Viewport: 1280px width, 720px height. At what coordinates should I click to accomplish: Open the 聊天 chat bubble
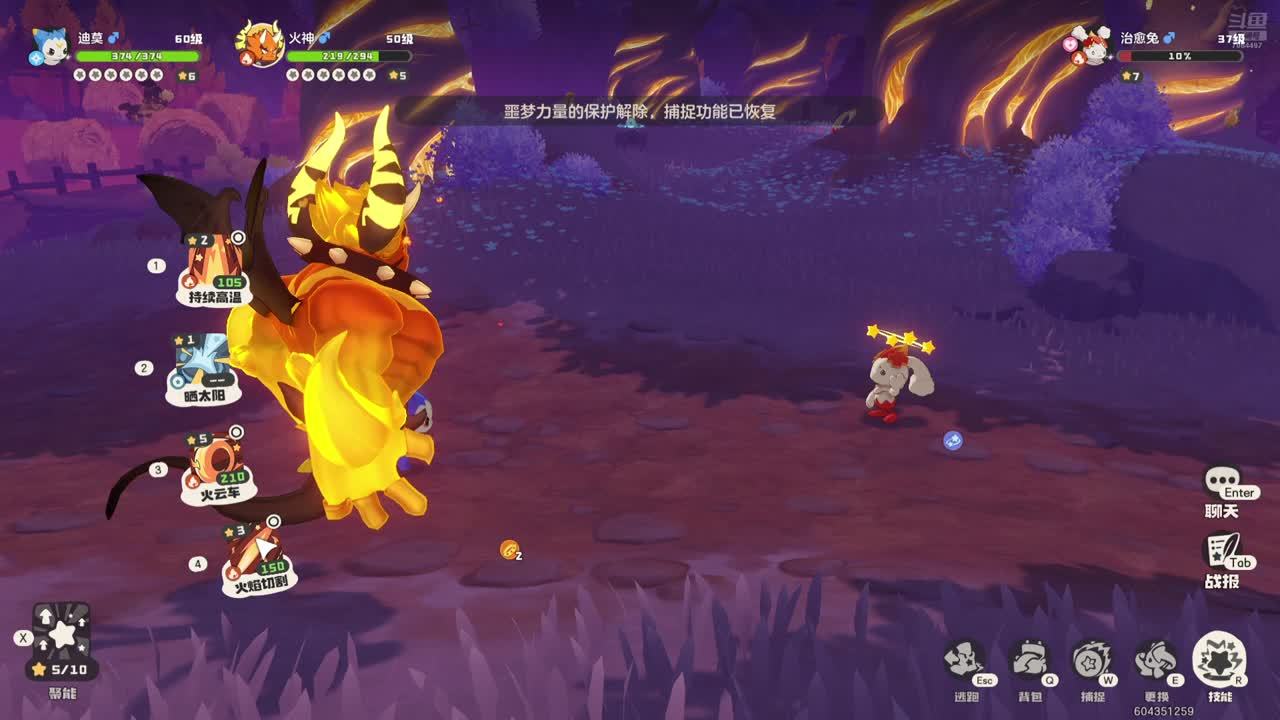coord(1222,485)
